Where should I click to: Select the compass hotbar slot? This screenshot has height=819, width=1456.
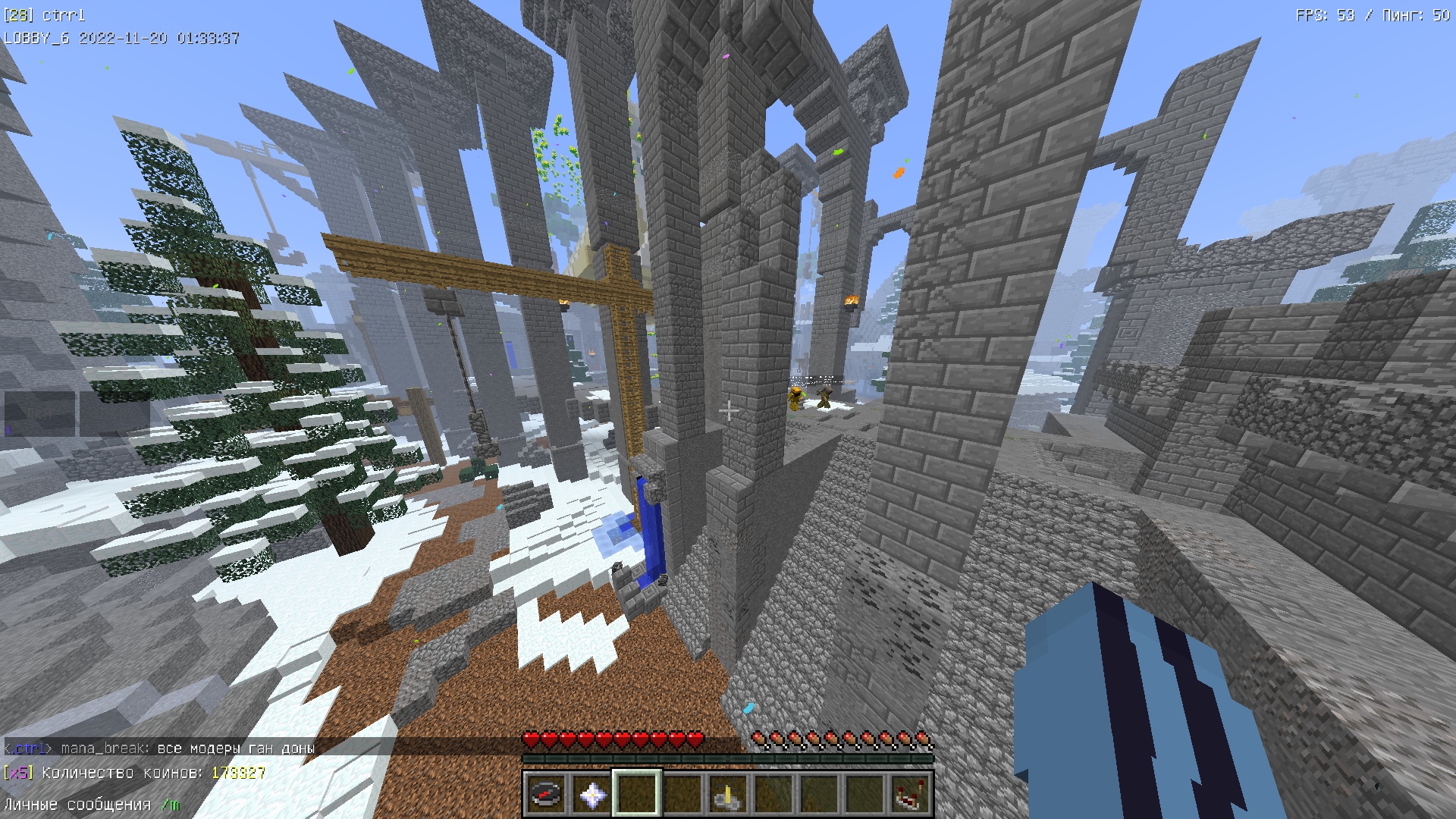546,794
